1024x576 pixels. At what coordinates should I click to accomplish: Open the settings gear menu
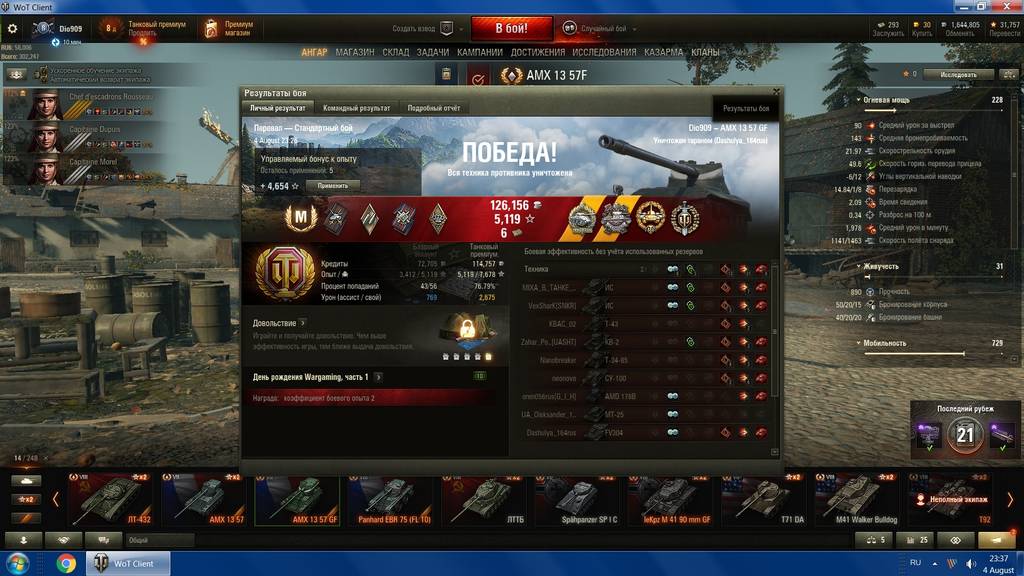coord(13,29)
